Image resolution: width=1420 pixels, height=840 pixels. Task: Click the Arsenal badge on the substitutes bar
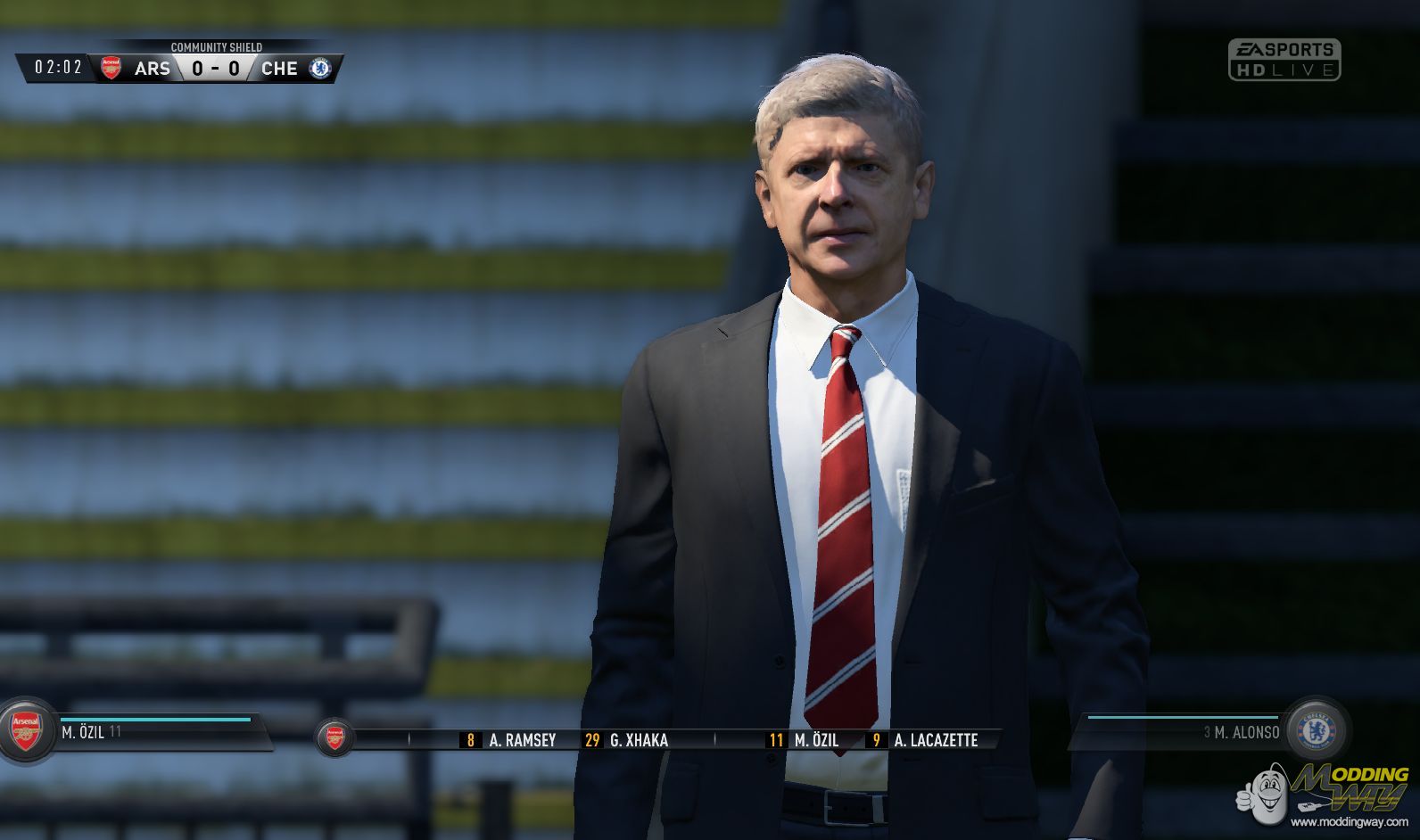pos(334,739)
